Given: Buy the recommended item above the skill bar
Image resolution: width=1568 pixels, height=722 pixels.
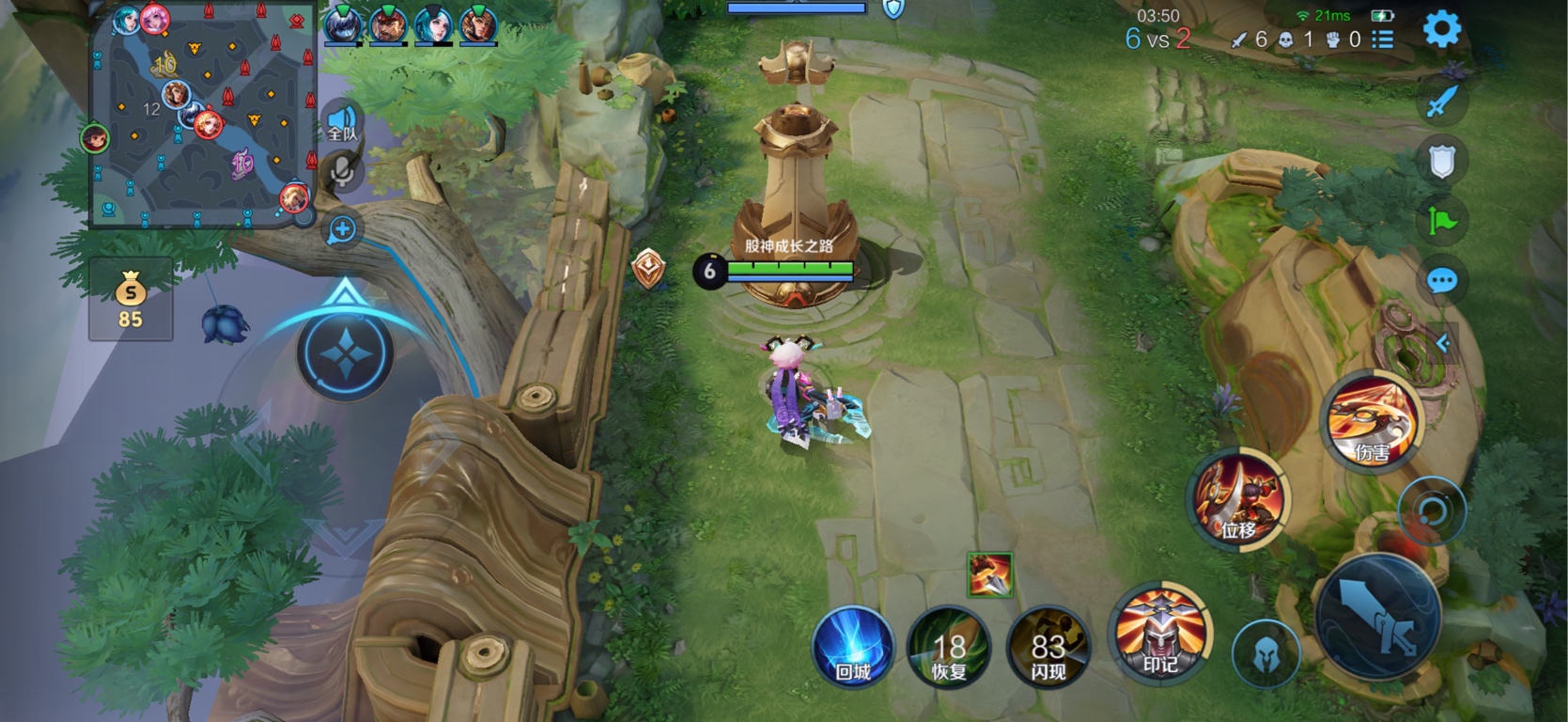Looking at the screenshot, I should point(989,574).
